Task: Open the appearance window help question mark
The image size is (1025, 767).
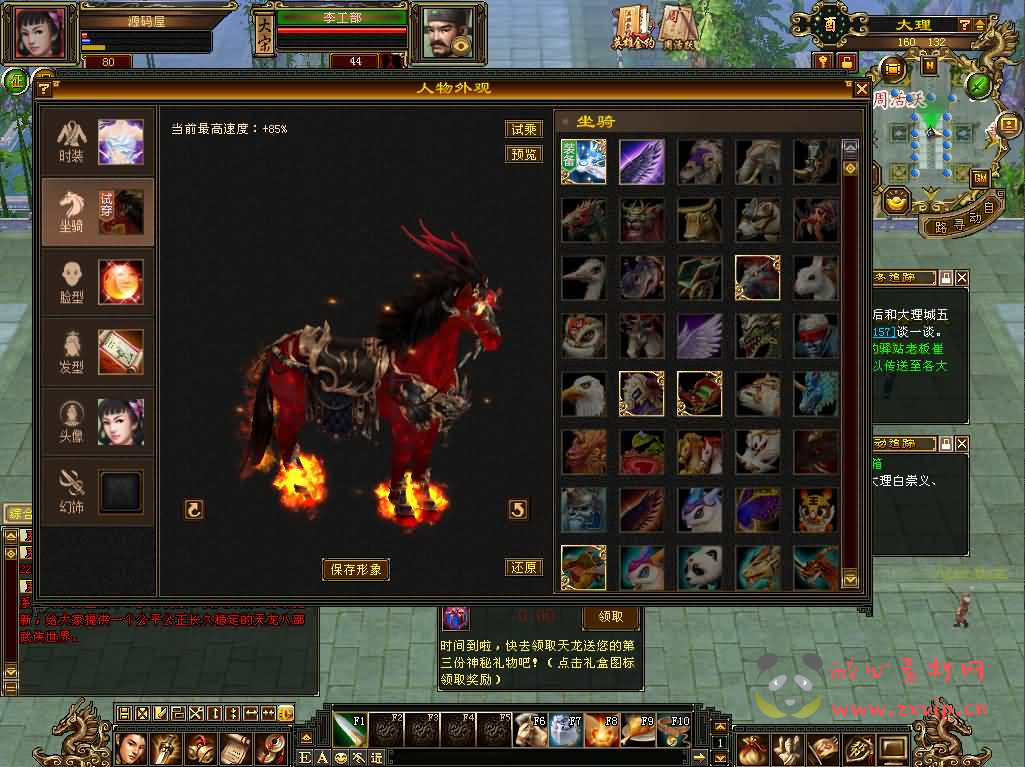Action: [44, 89]
